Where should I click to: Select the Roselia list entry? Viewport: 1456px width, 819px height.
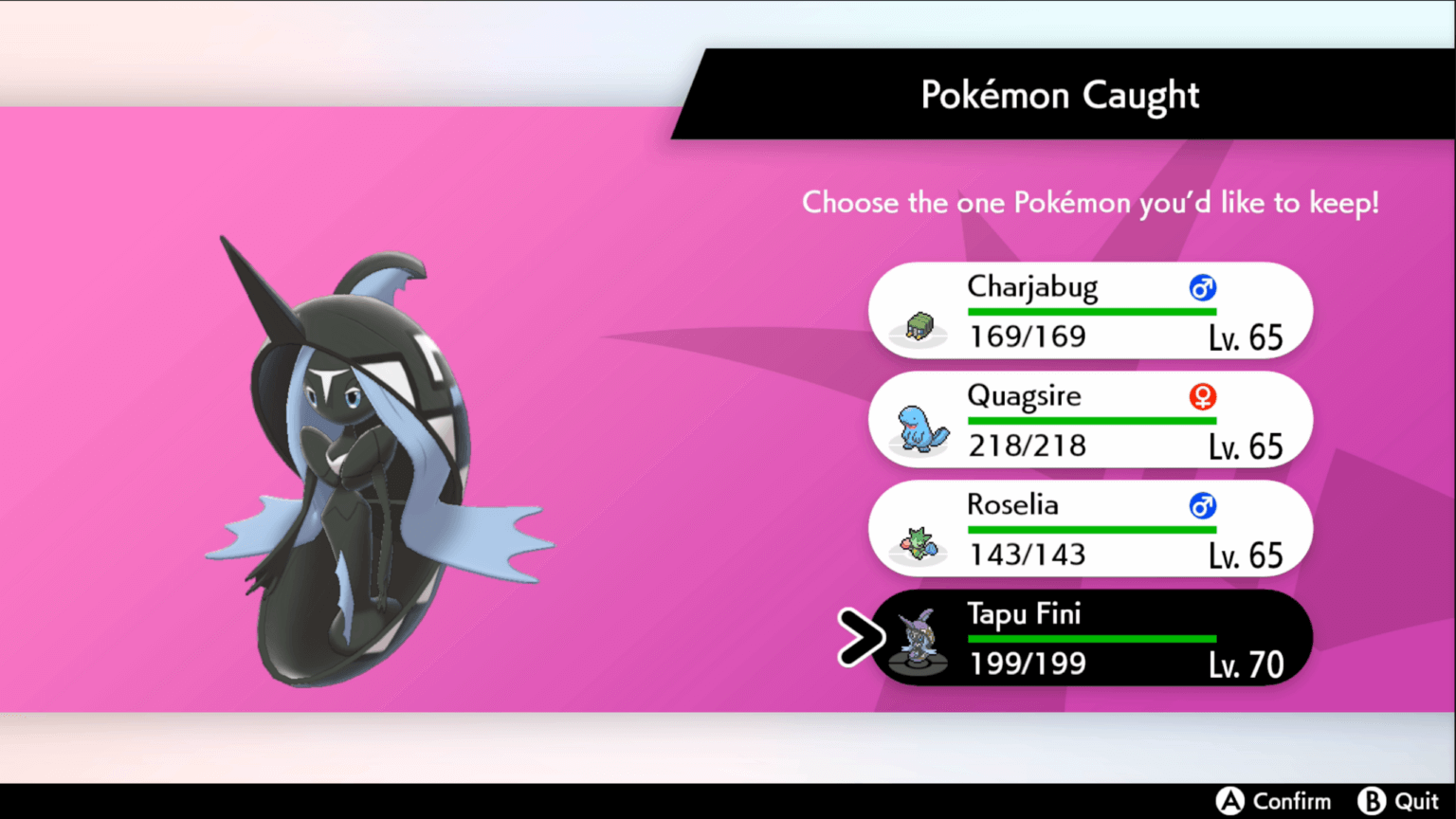click(1090, 528)
